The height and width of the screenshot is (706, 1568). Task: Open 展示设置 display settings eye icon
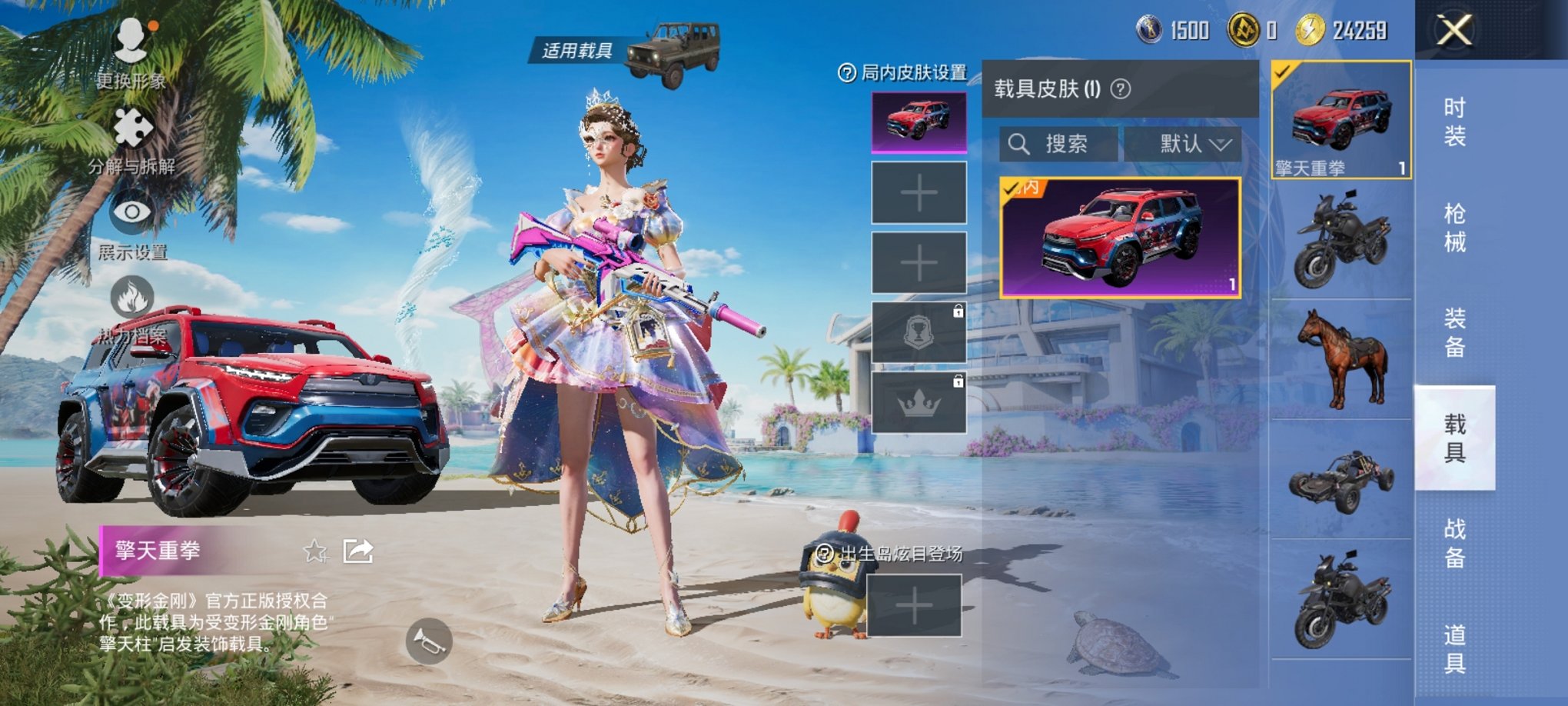[134, 210]
